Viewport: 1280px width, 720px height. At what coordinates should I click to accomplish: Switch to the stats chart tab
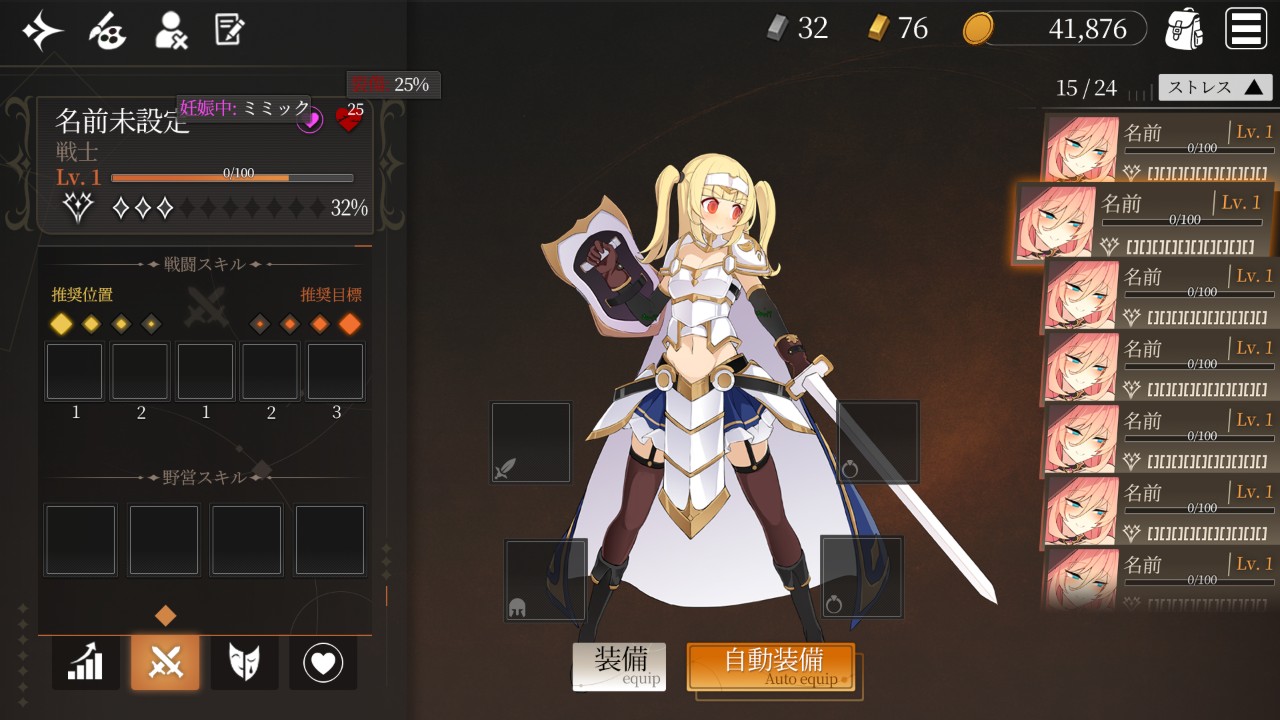pyautogui.click(x=86, y=662)
